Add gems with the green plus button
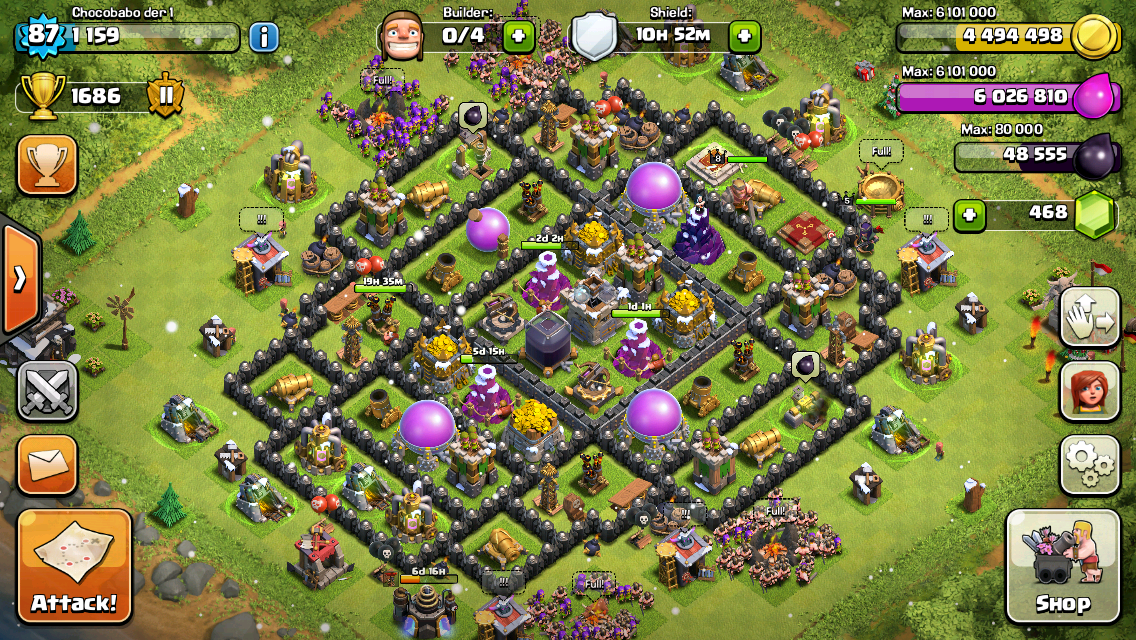 click(x=967, y=214)
